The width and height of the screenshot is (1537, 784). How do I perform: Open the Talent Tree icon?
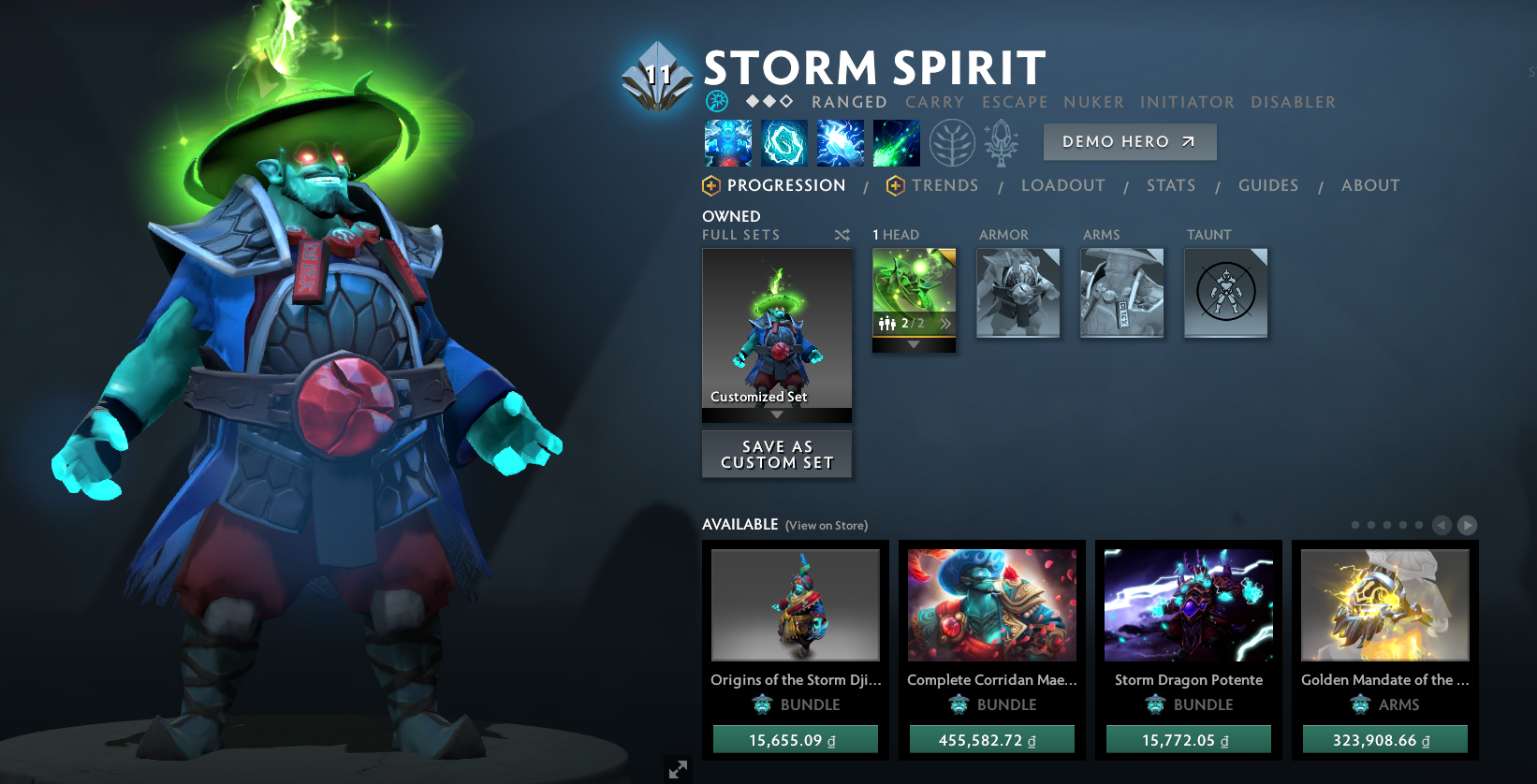coord(952,142)
